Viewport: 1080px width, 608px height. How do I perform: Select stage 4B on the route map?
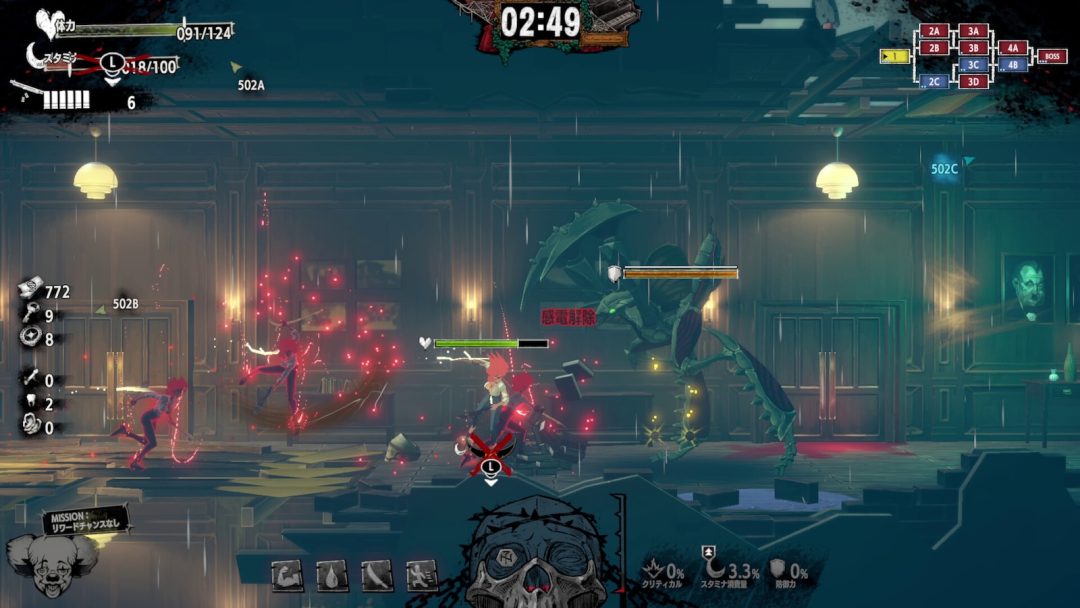(1012, 65)
